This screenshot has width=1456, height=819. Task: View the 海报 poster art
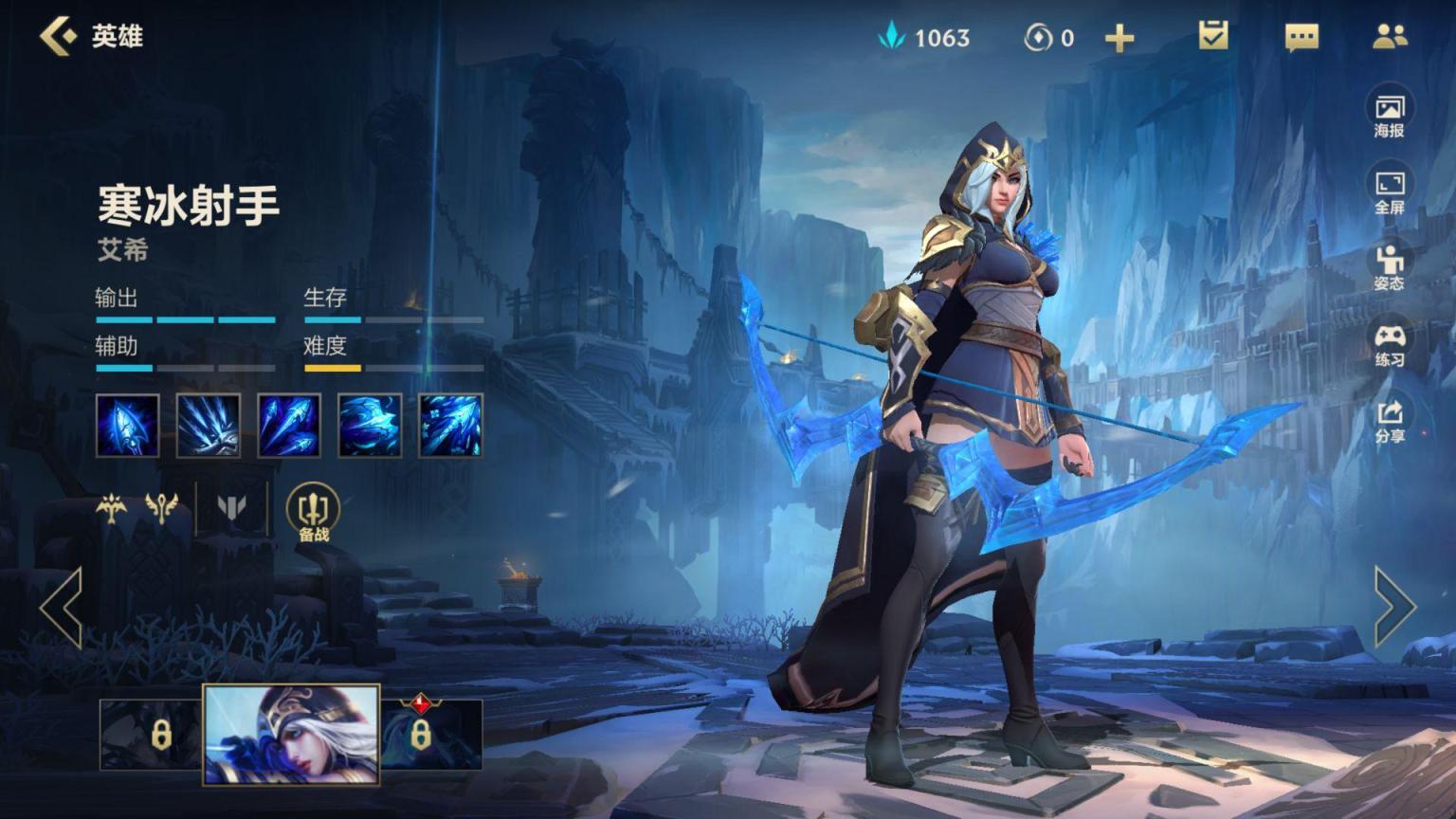pyautogui.click(x=1389, y=115)
